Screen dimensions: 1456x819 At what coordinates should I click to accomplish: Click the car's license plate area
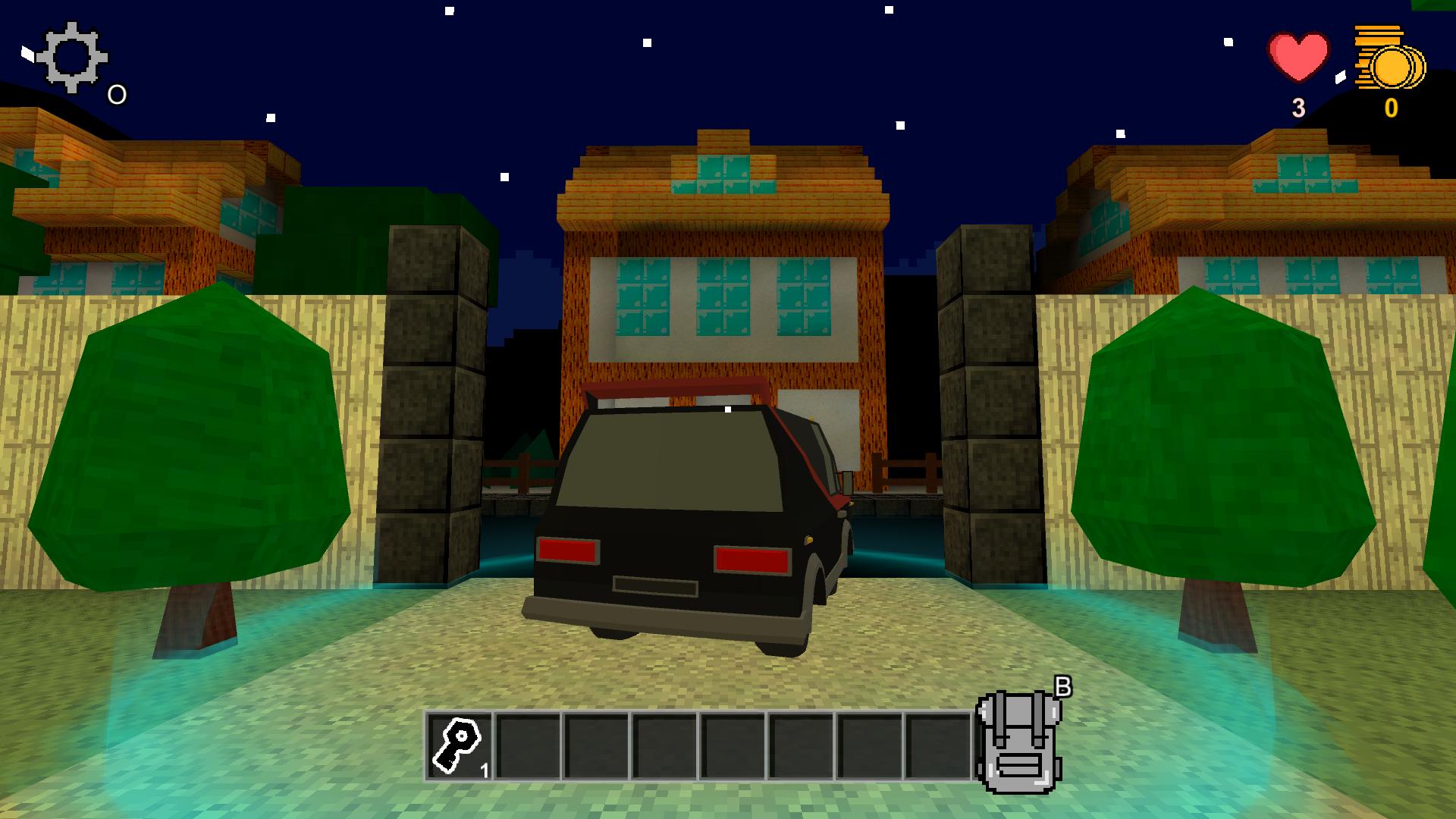pyautogui.click(x=656, y=585)
